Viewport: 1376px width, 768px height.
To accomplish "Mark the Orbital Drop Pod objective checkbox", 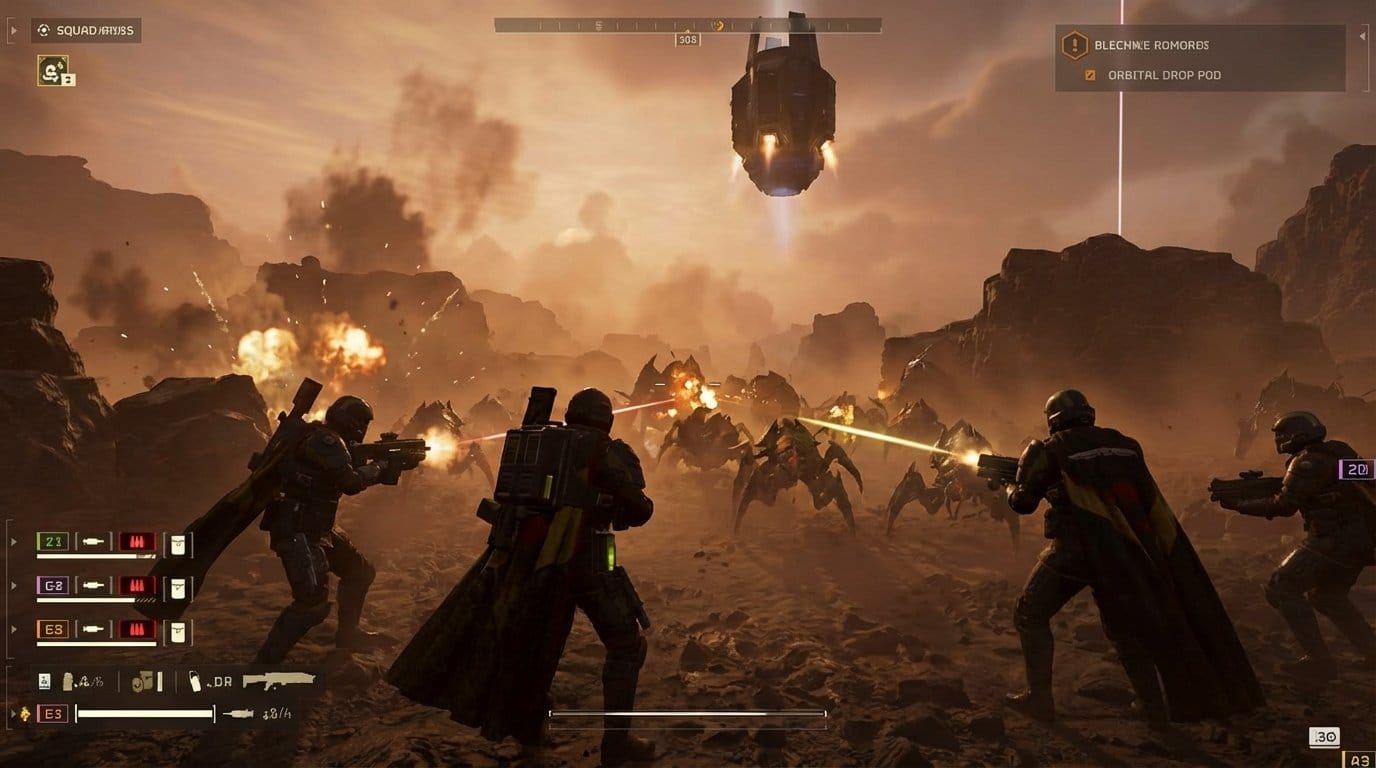I will [x=1089, y=75].
